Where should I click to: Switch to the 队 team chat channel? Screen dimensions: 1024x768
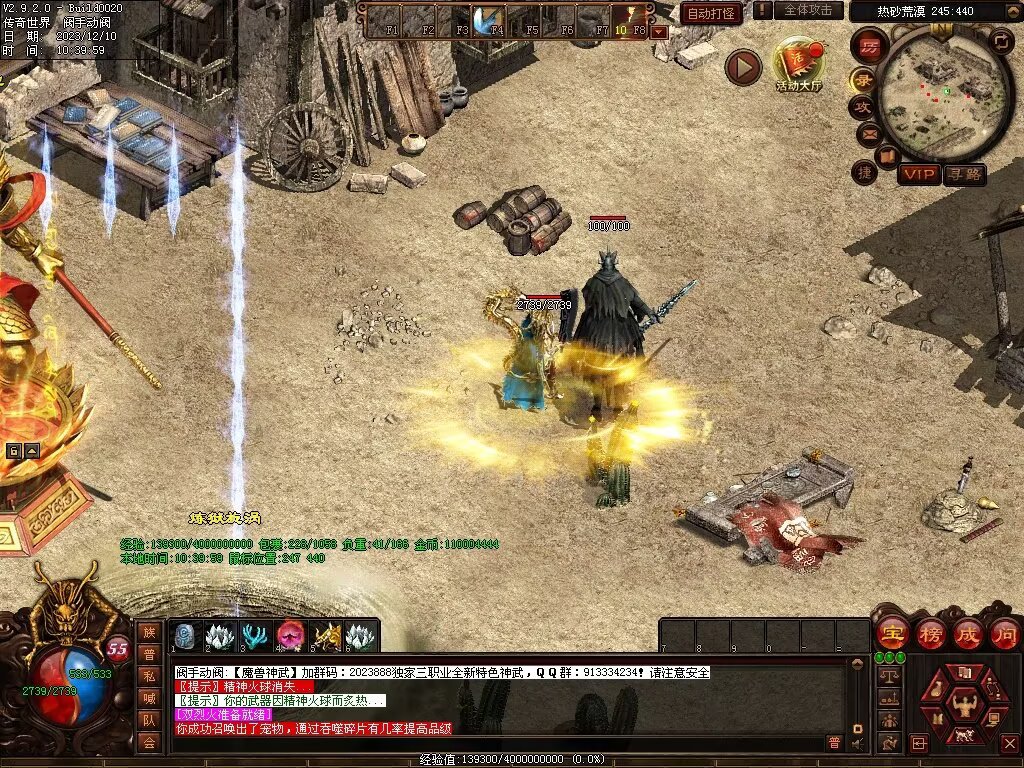point(149,720)
